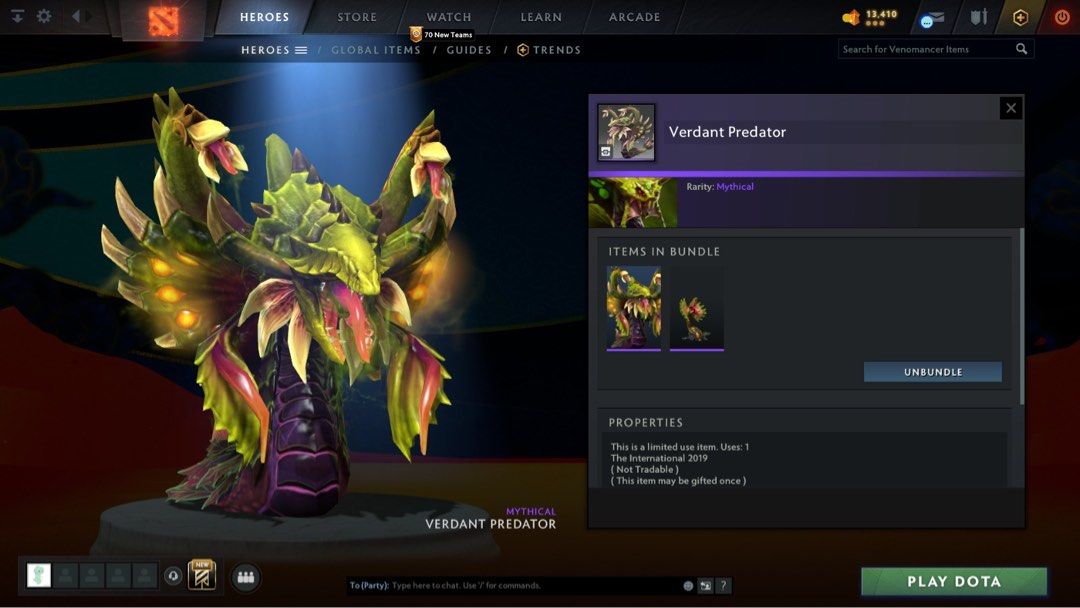Switch to the Watch tab
1080x608 pixels.
(449, 17)
